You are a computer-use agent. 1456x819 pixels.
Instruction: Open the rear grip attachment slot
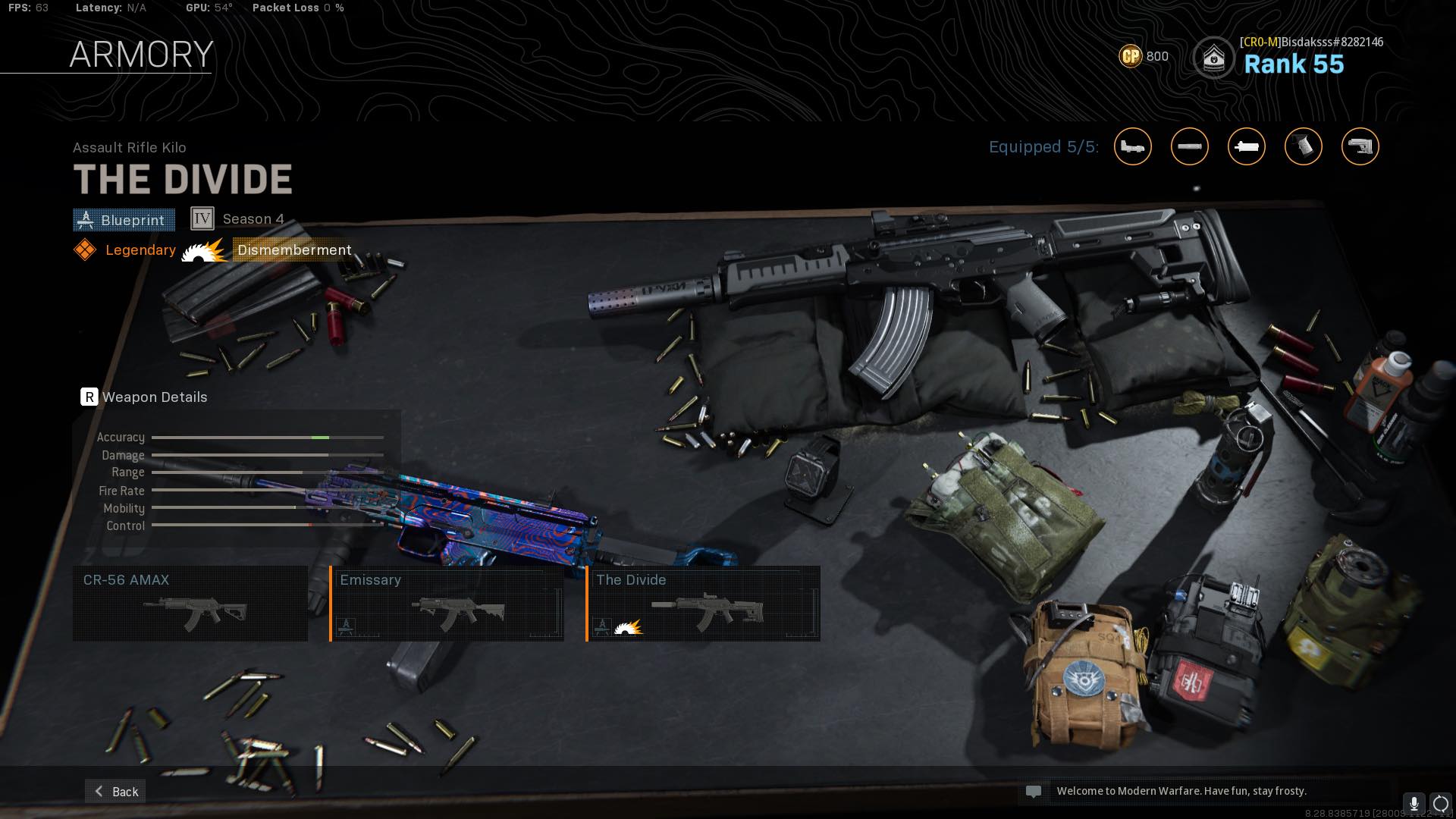1304,146
